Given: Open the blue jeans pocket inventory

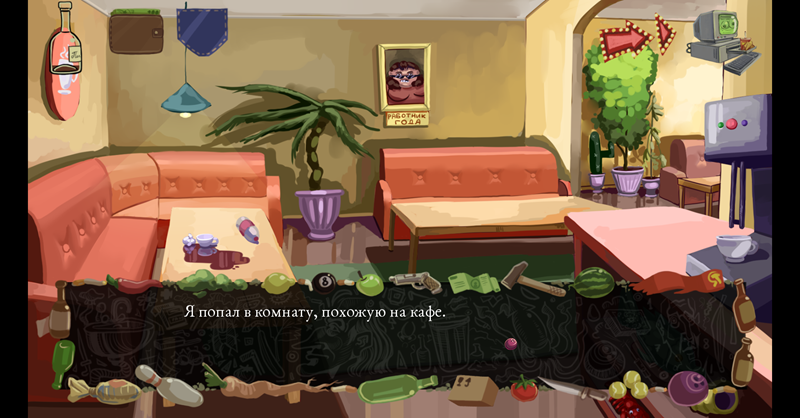Looking at the screenshot, I should pyautogui.click(x=201, y=30).
